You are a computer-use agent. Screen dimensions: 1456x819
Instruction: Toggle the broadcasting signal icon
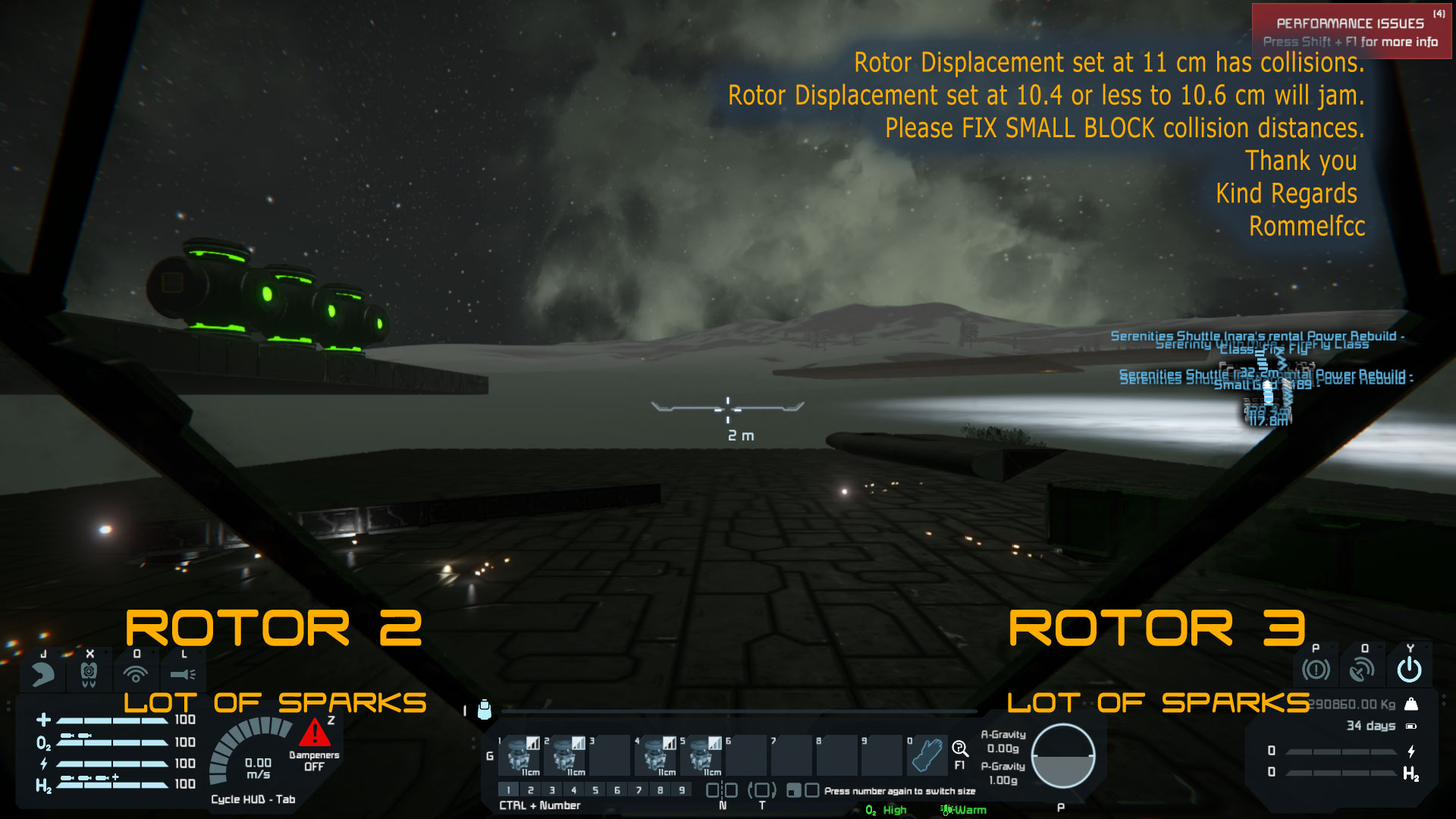pos(136,673)
